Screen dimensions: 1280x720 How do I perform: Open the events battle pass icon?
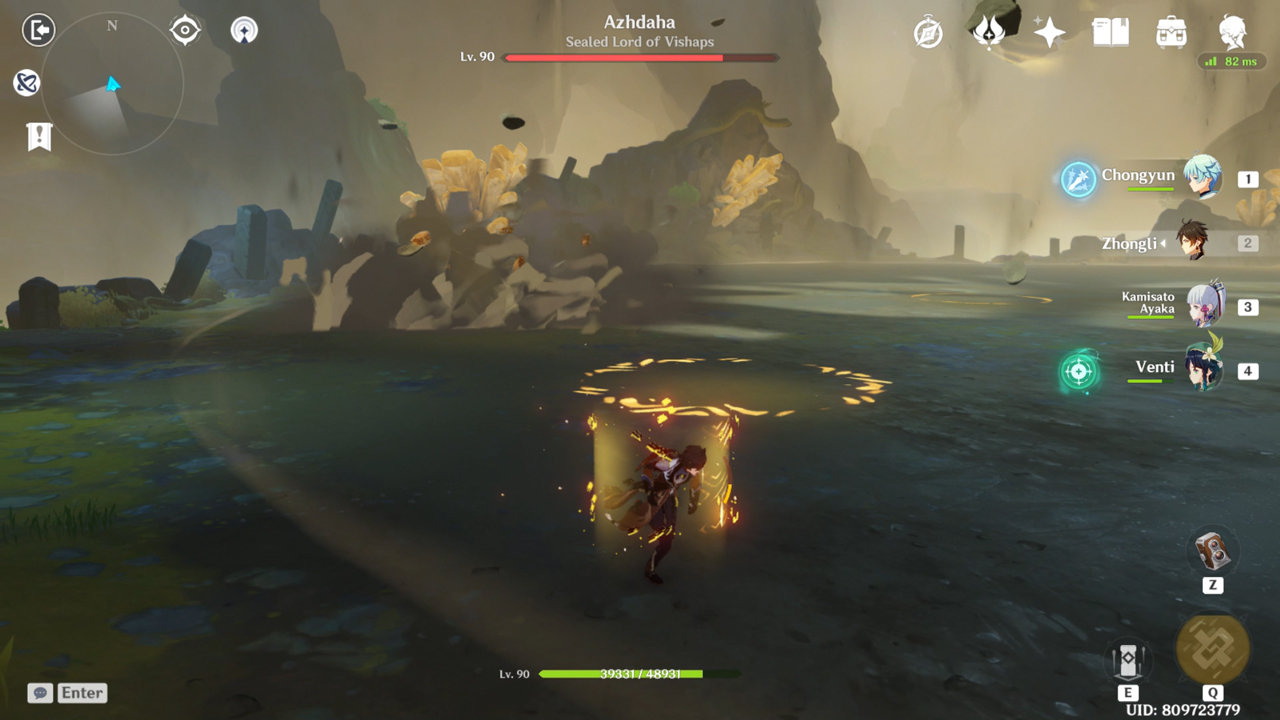click(989, 33)
